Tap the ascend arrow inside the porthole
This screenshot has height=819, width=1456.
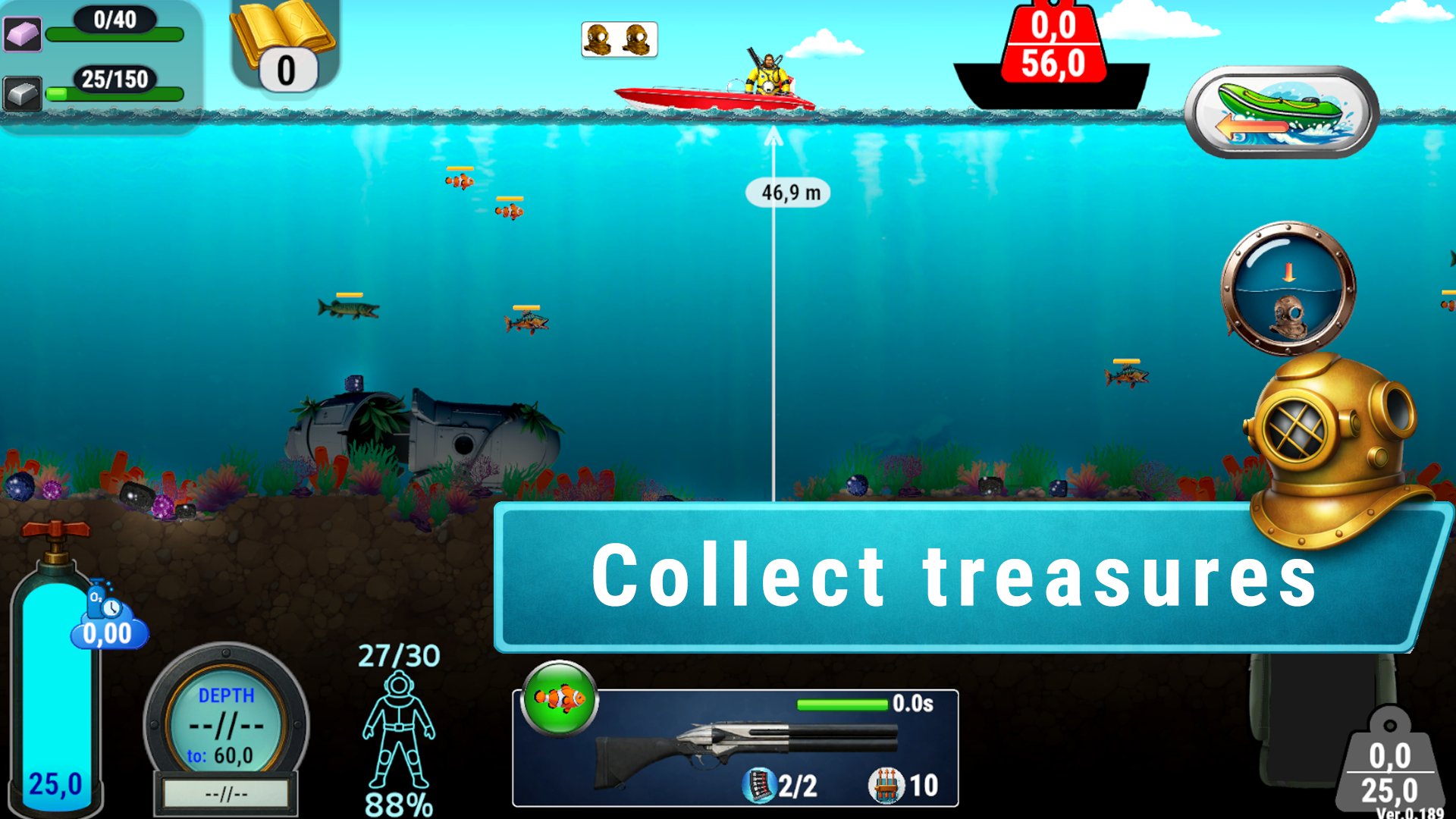coord(1287,273)
